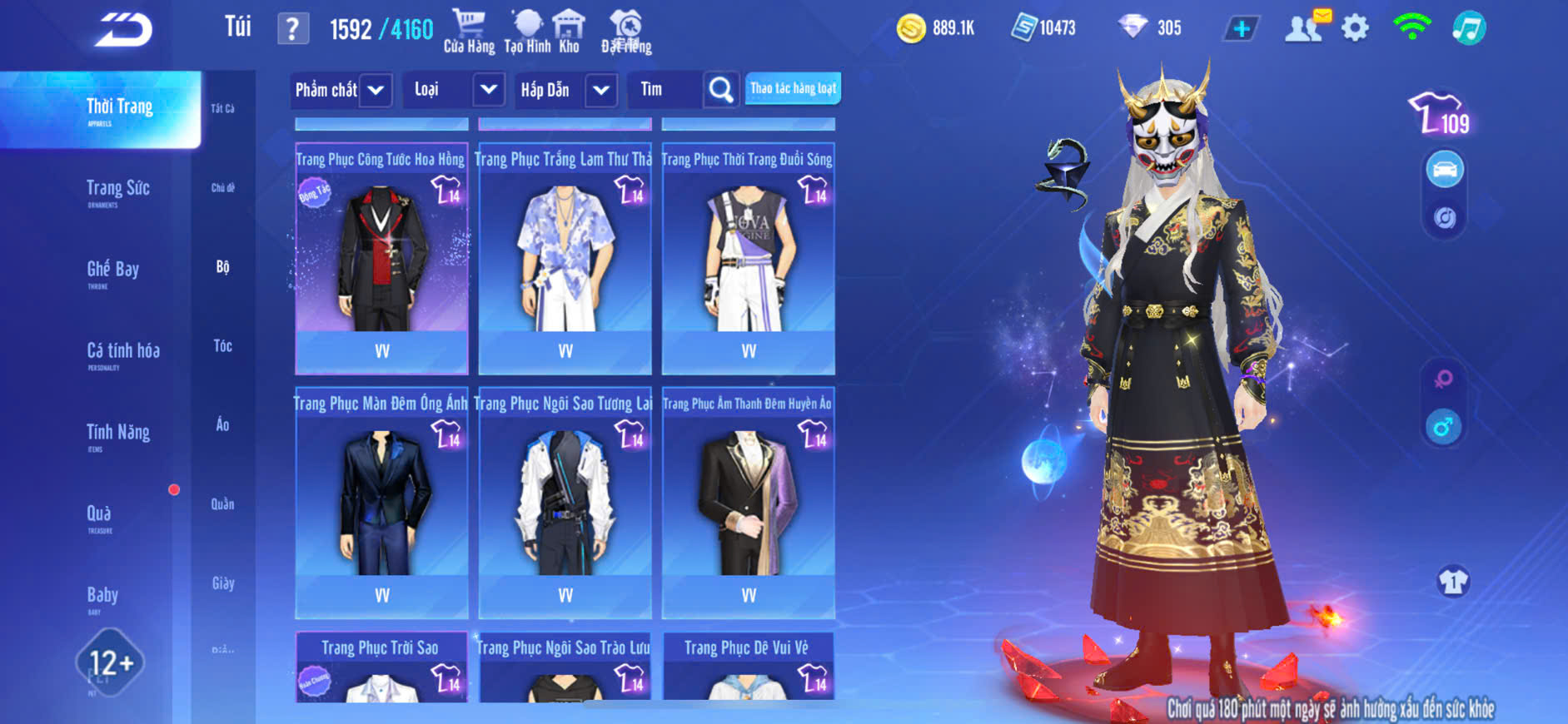
Task: Open the Cá tính hóa tab
Action: pos(123,353)
